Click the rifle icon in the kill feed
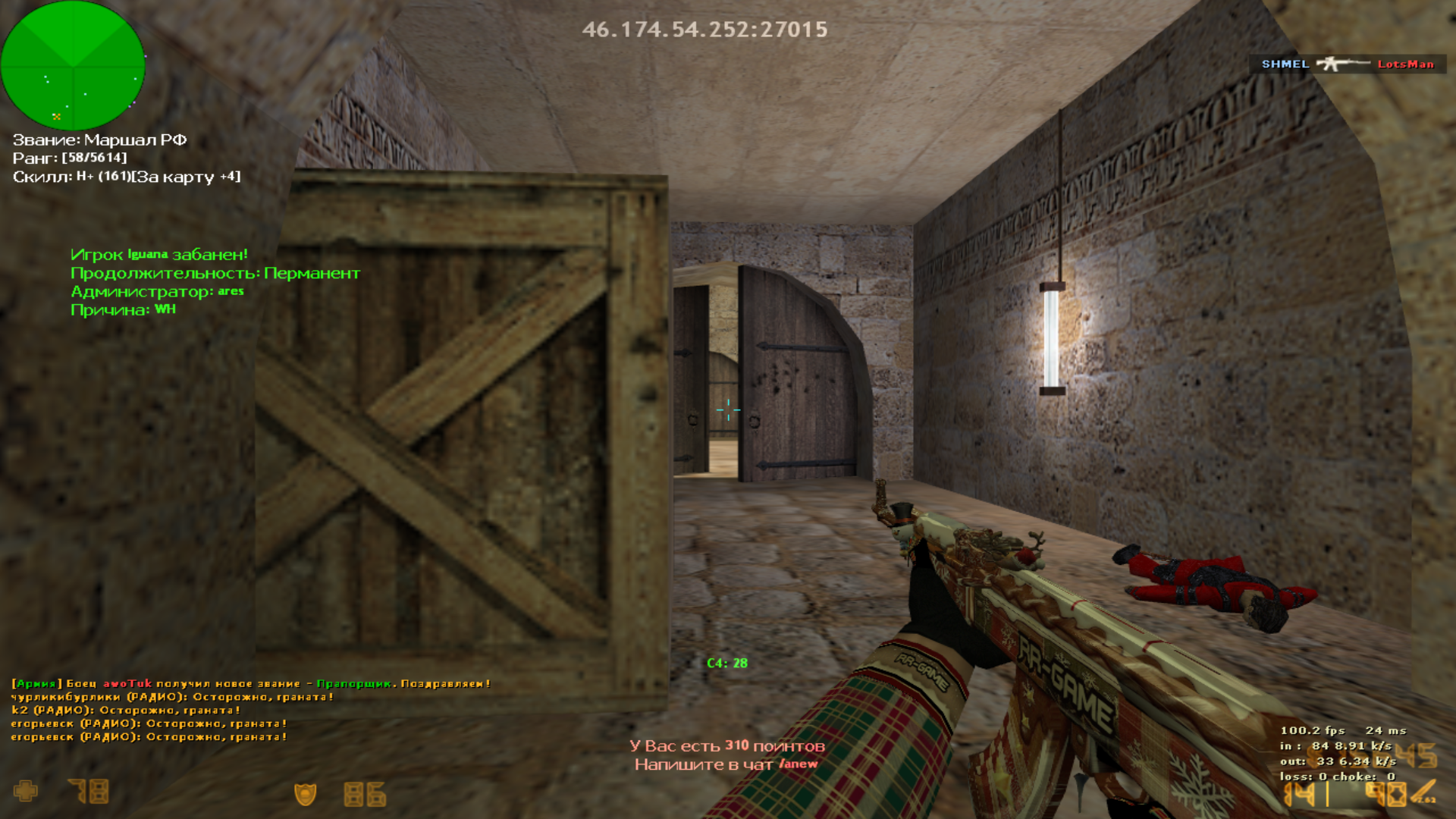 [1342, 64]
